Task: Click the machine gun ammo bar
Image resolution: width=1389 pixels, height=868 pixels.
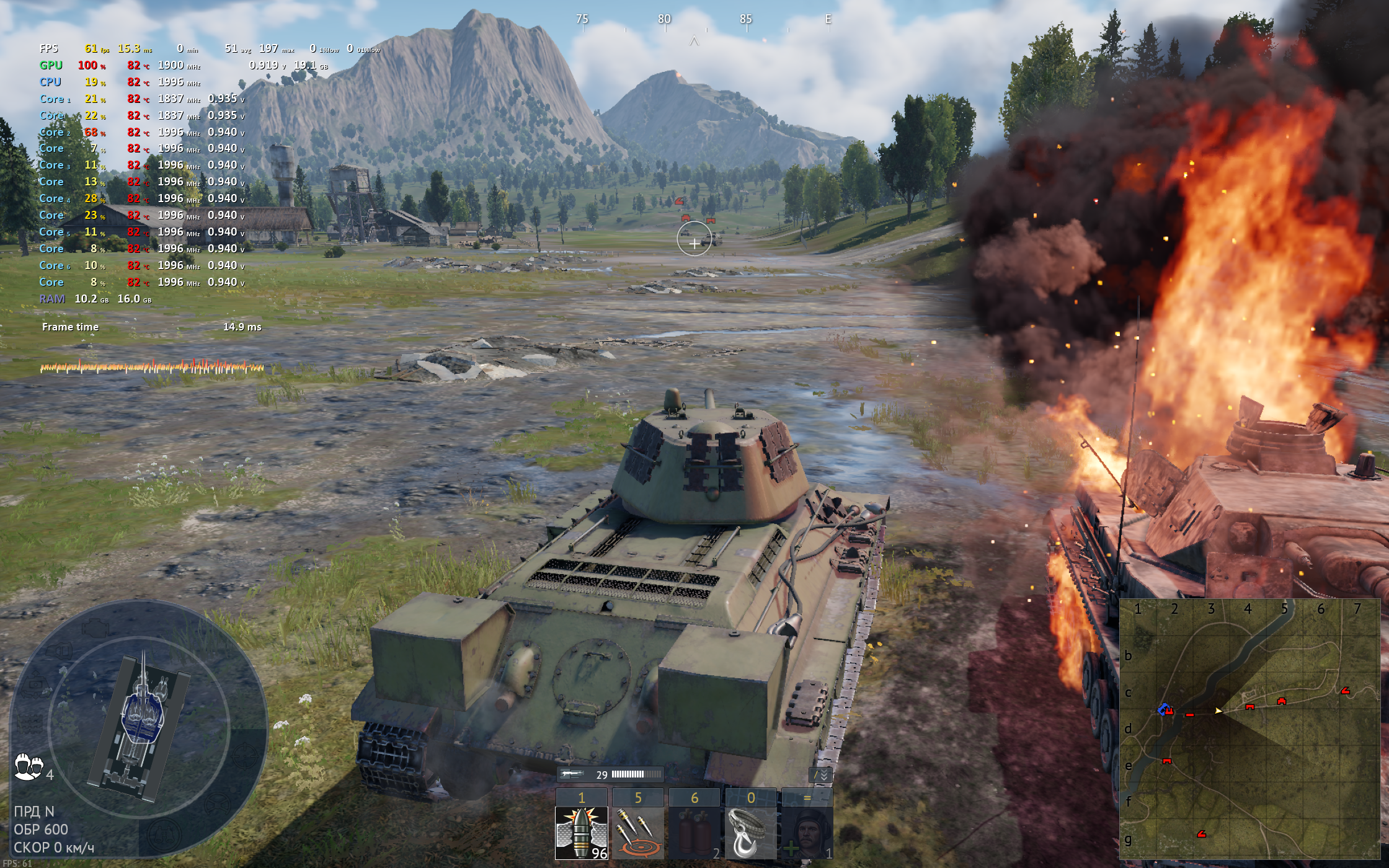Action: point(636,774)
